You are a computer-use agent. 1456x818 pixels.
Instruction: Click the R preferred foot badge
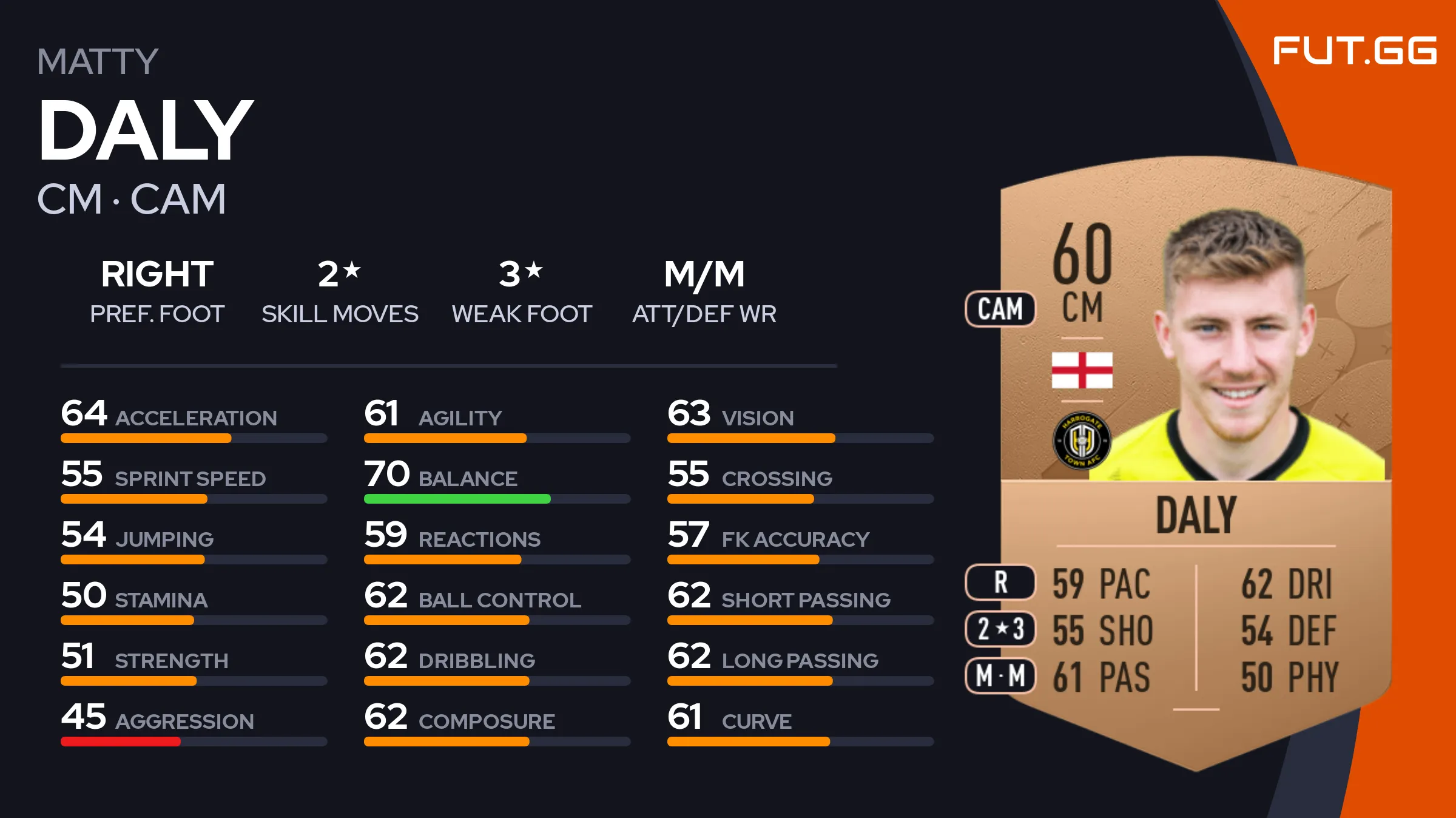coord(1000,583)
